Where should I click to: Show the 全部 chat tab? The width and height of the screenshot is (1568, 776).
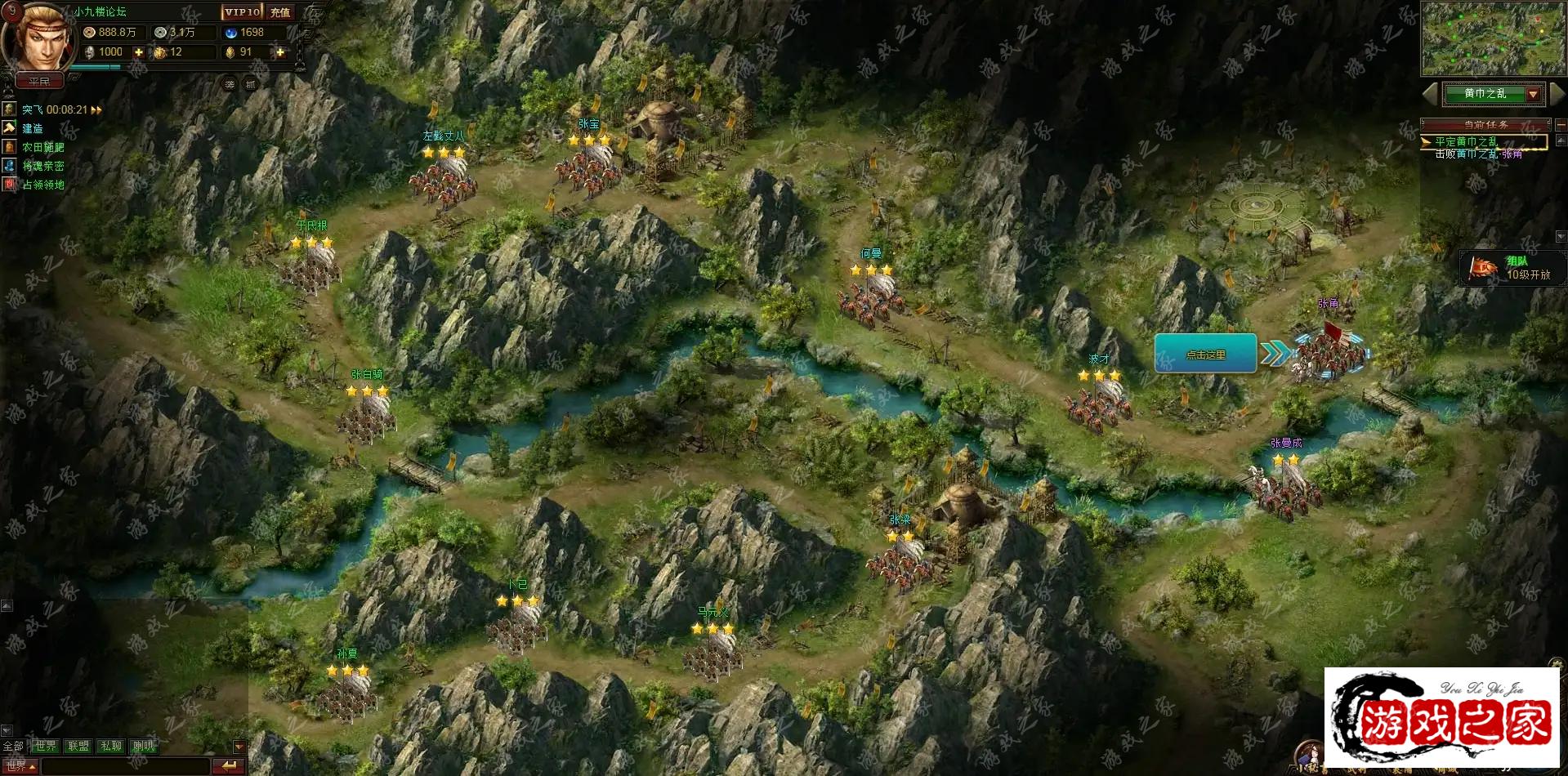13,746
